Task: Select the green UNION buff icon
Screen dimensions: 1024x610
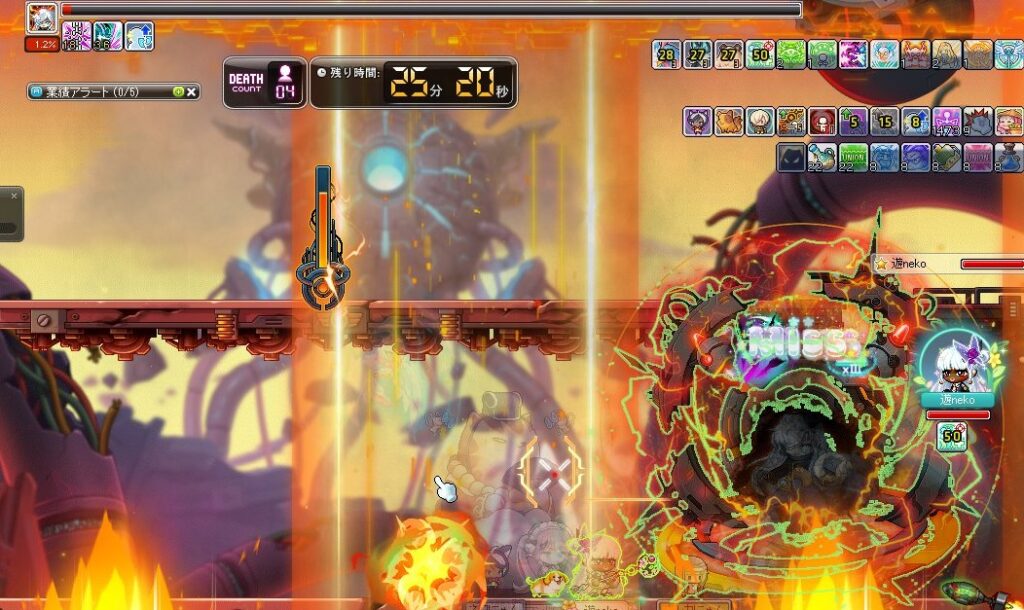Action: tap(853, 157)
